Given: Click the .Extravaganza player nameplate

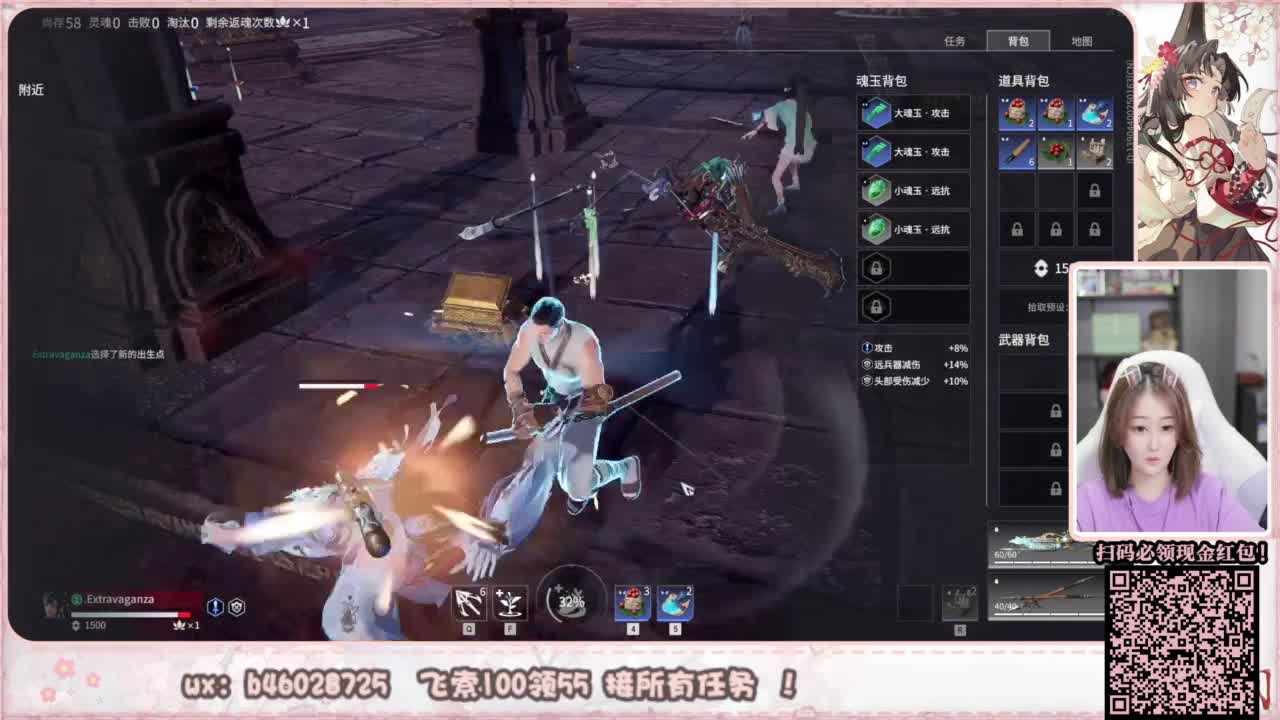Looking at the screenshot, I should point(120,598).
